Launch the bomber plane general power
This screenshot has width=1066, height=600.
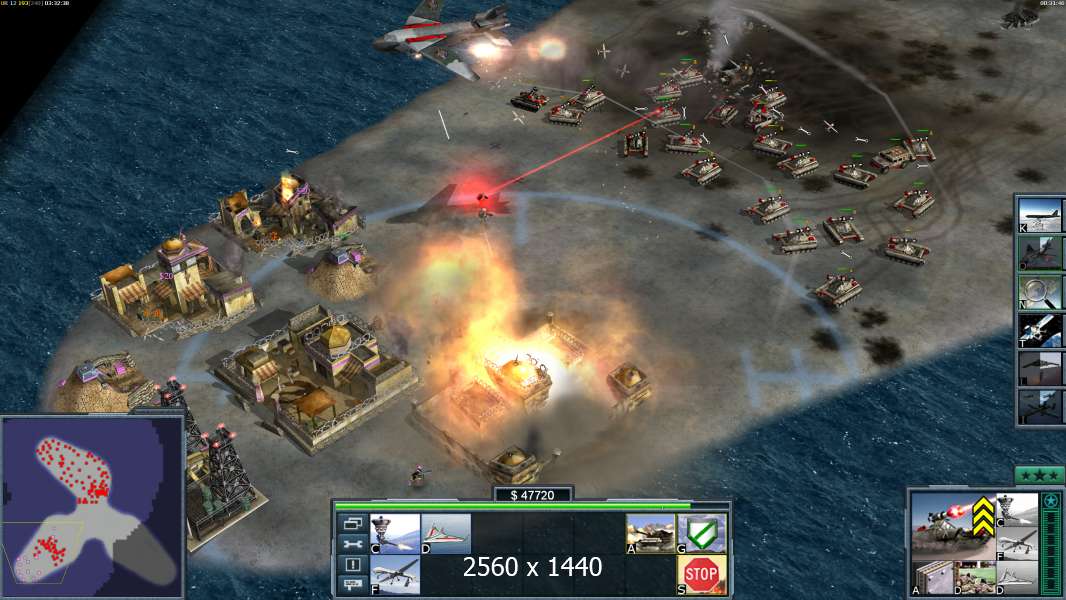[1040, 214]
